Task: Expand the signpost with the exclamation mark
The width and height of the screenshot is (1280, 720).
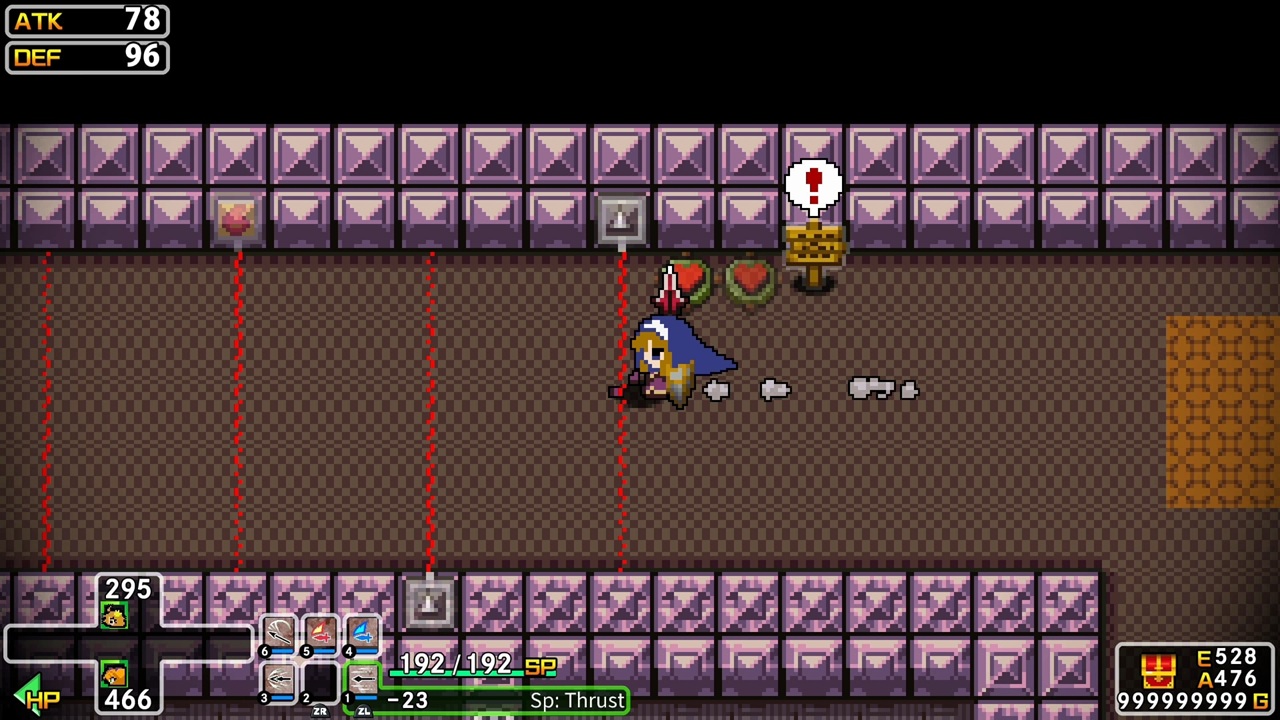Action: pos(815,245)
